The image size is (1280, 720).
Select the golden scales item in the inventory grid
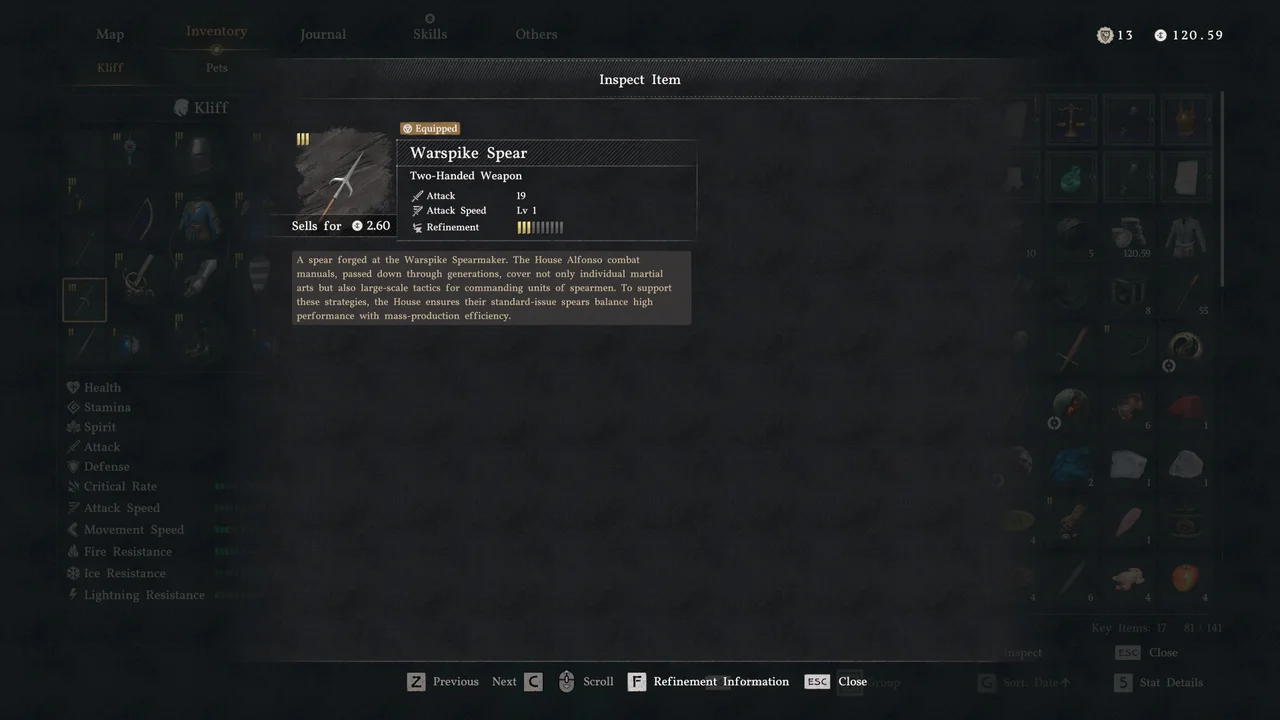click(1070, 119)
